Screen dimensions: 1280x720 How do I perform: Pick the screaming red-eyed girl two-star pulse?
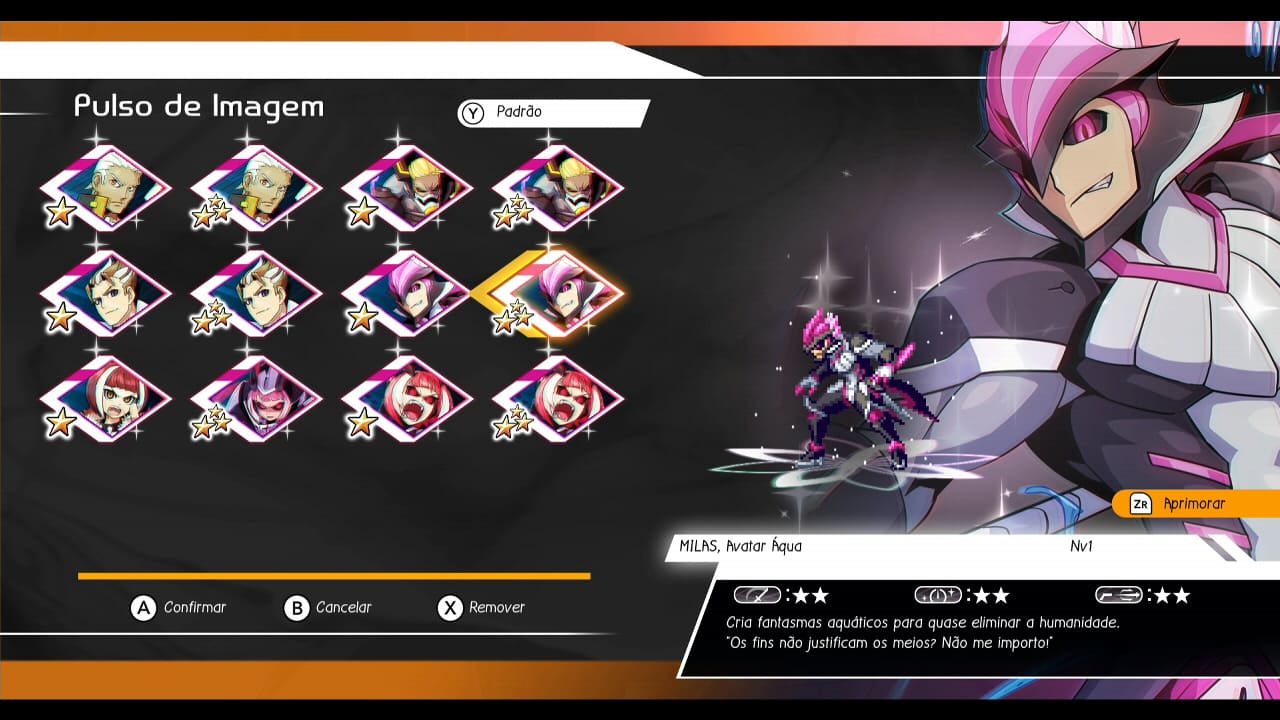(x=559, y=399)
